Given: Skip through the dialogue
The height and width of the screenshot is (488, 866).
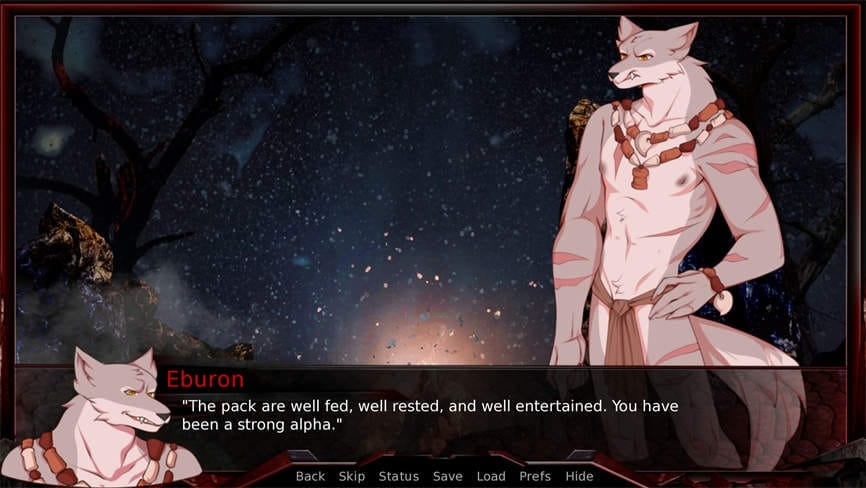Looking at the screenshot, I should (352, 476).
